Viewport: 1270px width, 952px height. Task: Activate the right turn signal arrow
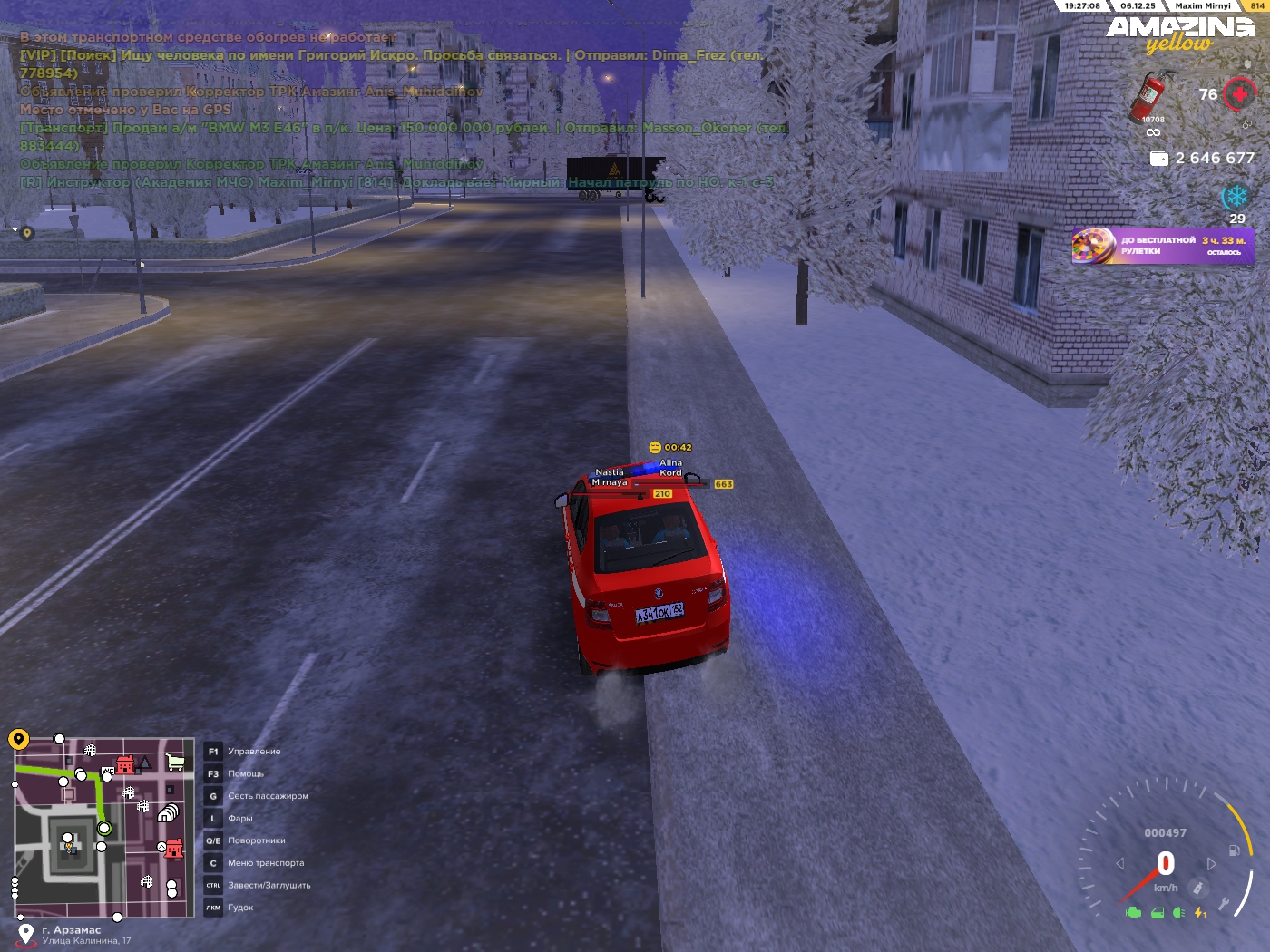[1211, 864]
